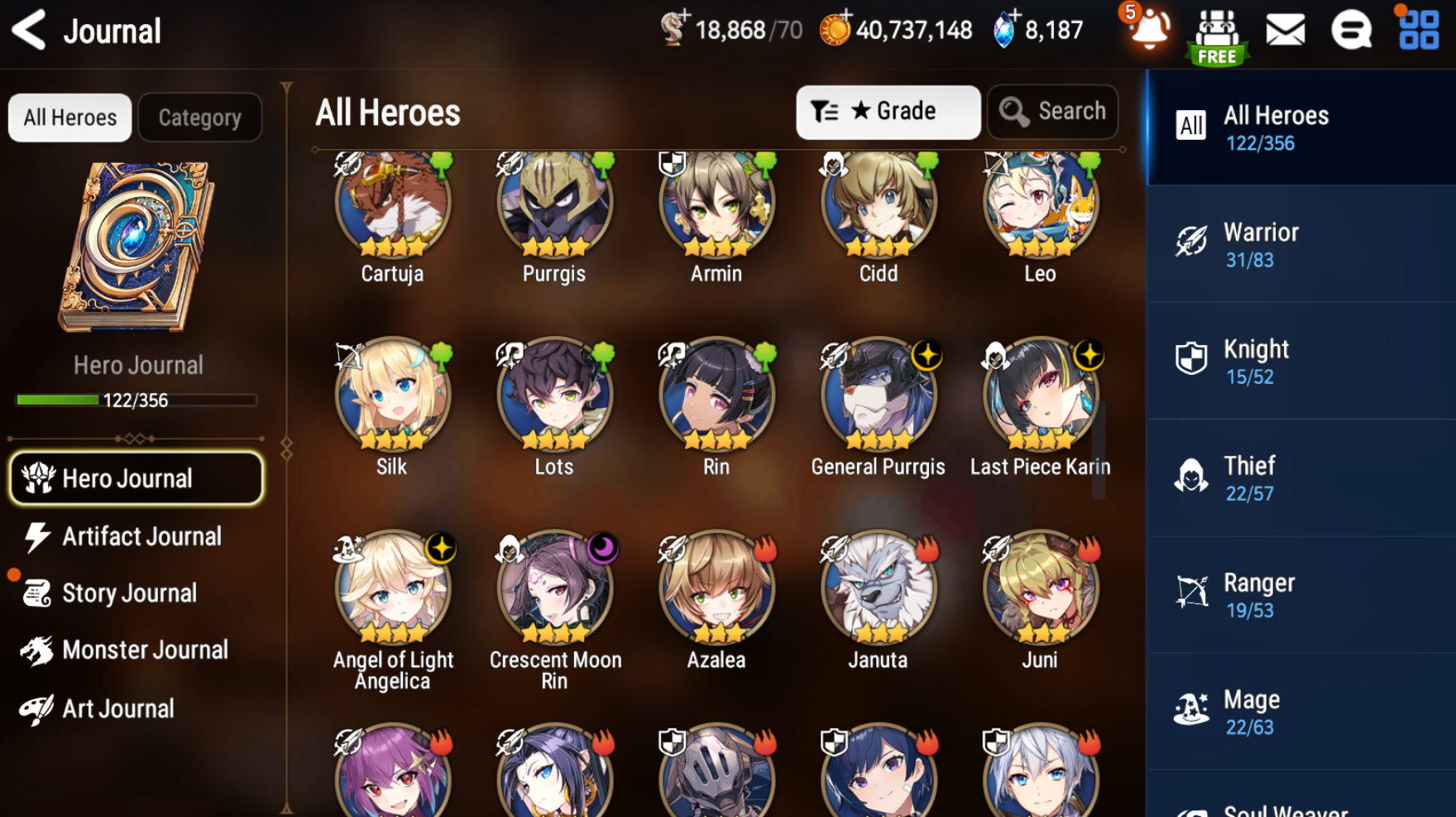Go back from the Journal screen
The image size is (1456, 817).
tap(30, 31)
